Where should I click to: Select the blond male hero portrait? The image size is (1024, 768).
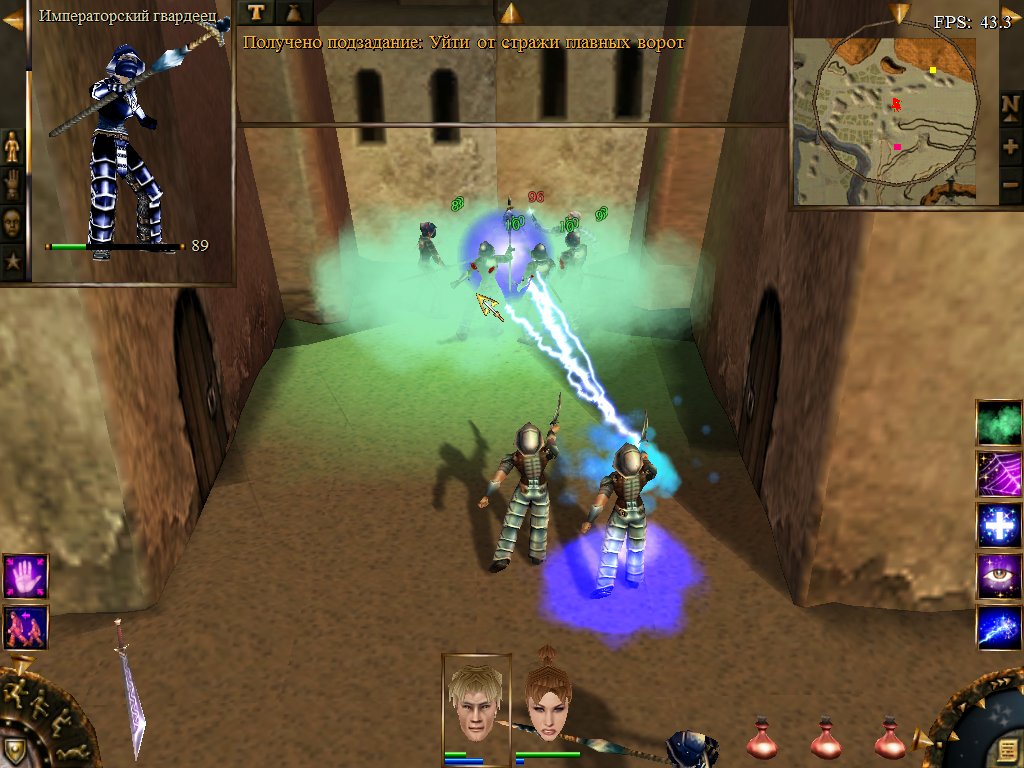pos(476,701)
